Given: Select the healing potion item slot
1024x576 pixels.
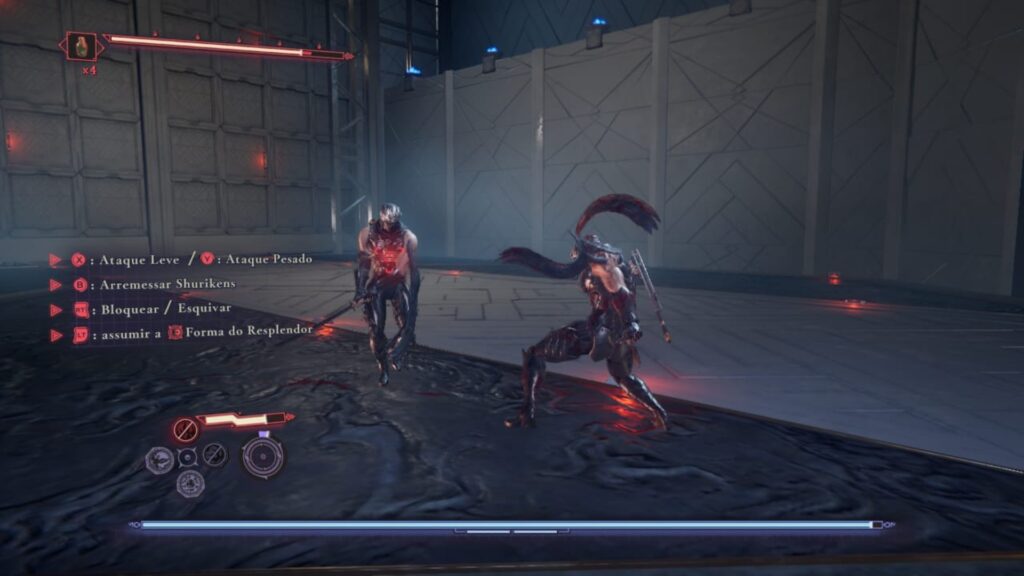Looking at the screenshot, I should point(82,46).
